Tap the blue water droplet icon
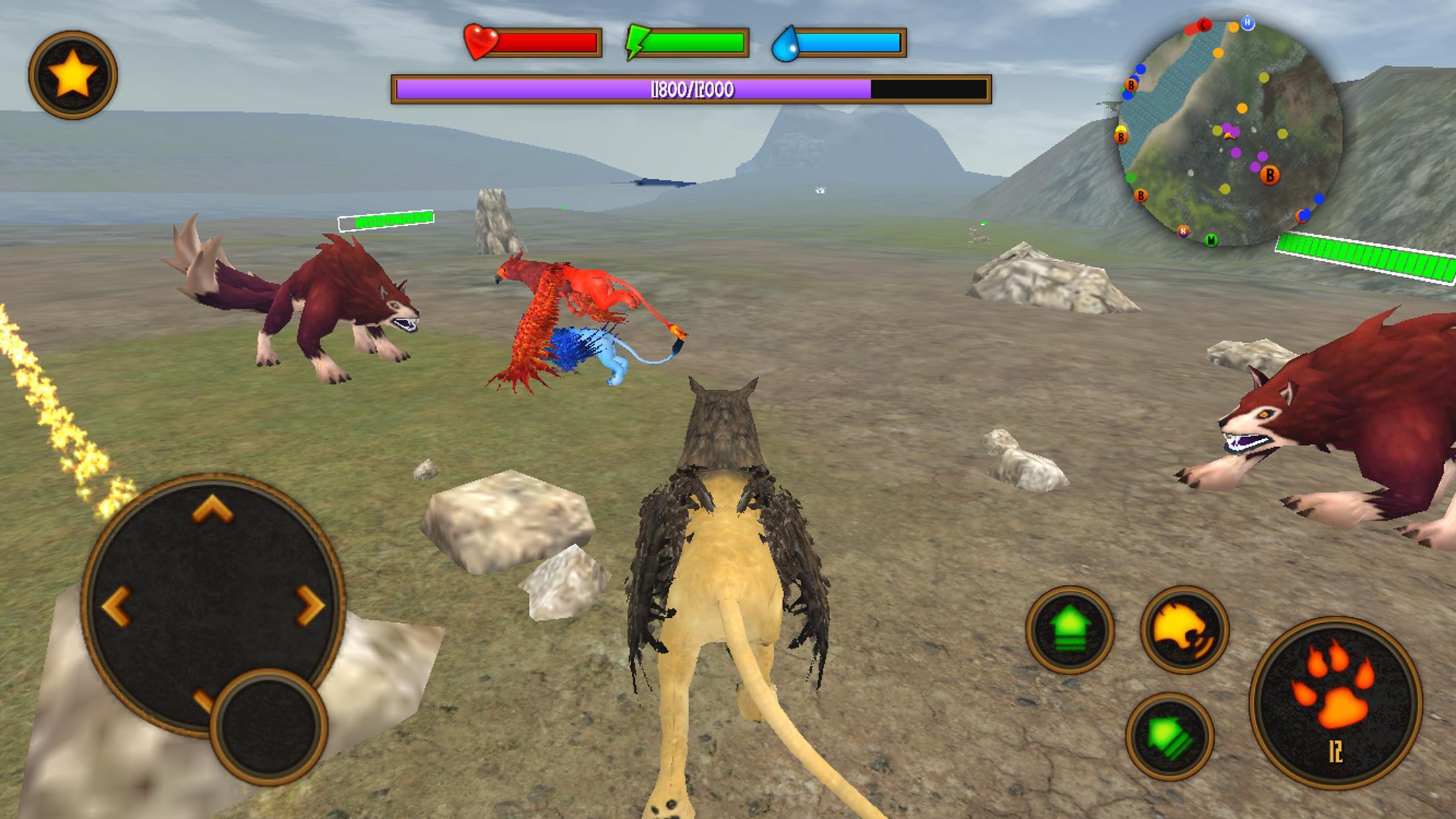Screen dimensions: 1456x819 tap(785, 44)
